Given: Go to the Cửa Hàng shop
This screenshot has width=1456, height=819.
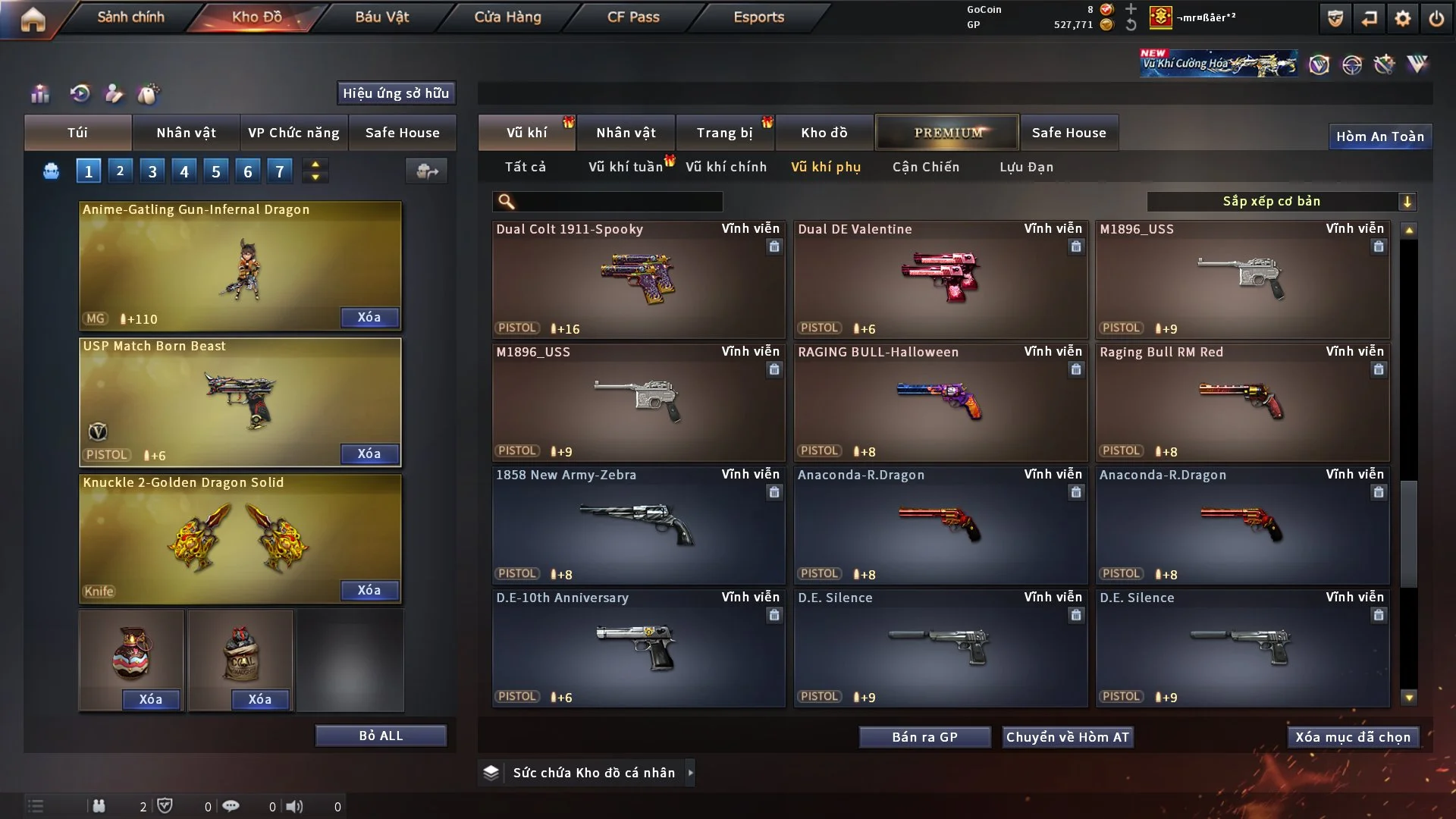Looking at the screenshot, I should click(x=507, y=17).
